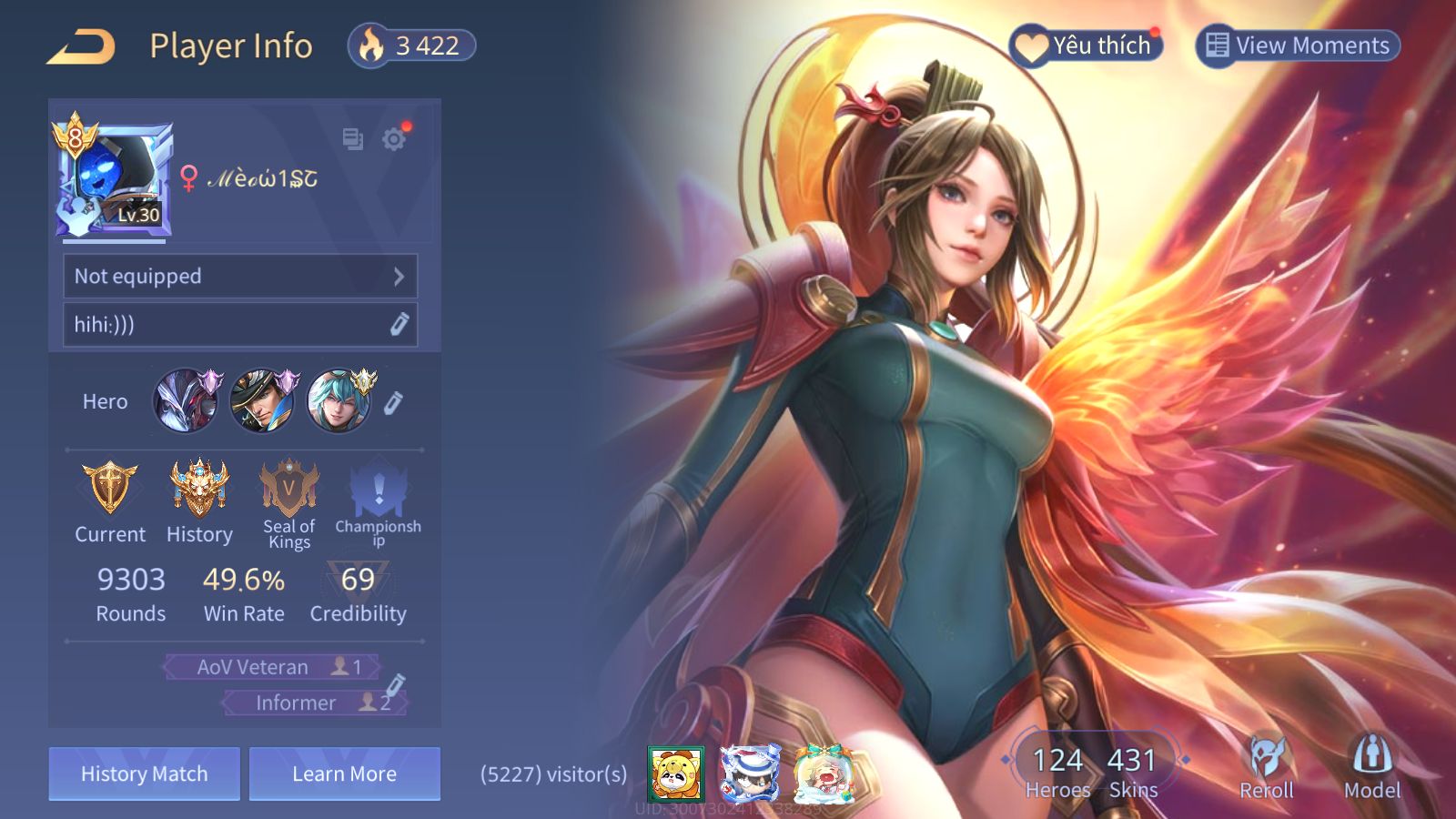Tap the Yêu thích heart button
The width and height of the screenshot is (1456, 819).
(1086, 45)
